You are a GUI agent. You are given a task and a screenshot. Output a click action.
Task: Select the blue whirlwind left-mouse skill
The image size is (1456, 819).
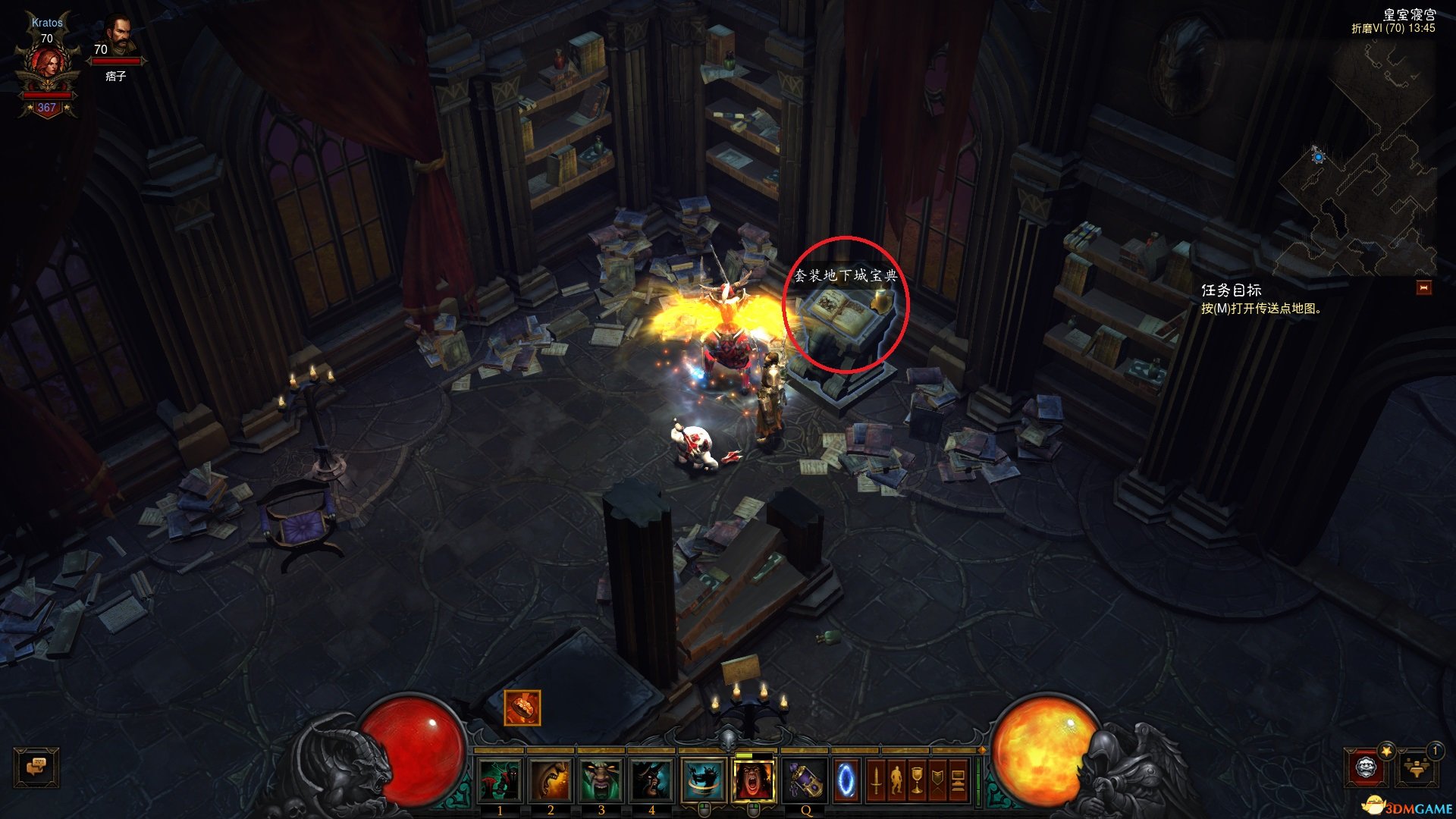click(x=703, y=779)
